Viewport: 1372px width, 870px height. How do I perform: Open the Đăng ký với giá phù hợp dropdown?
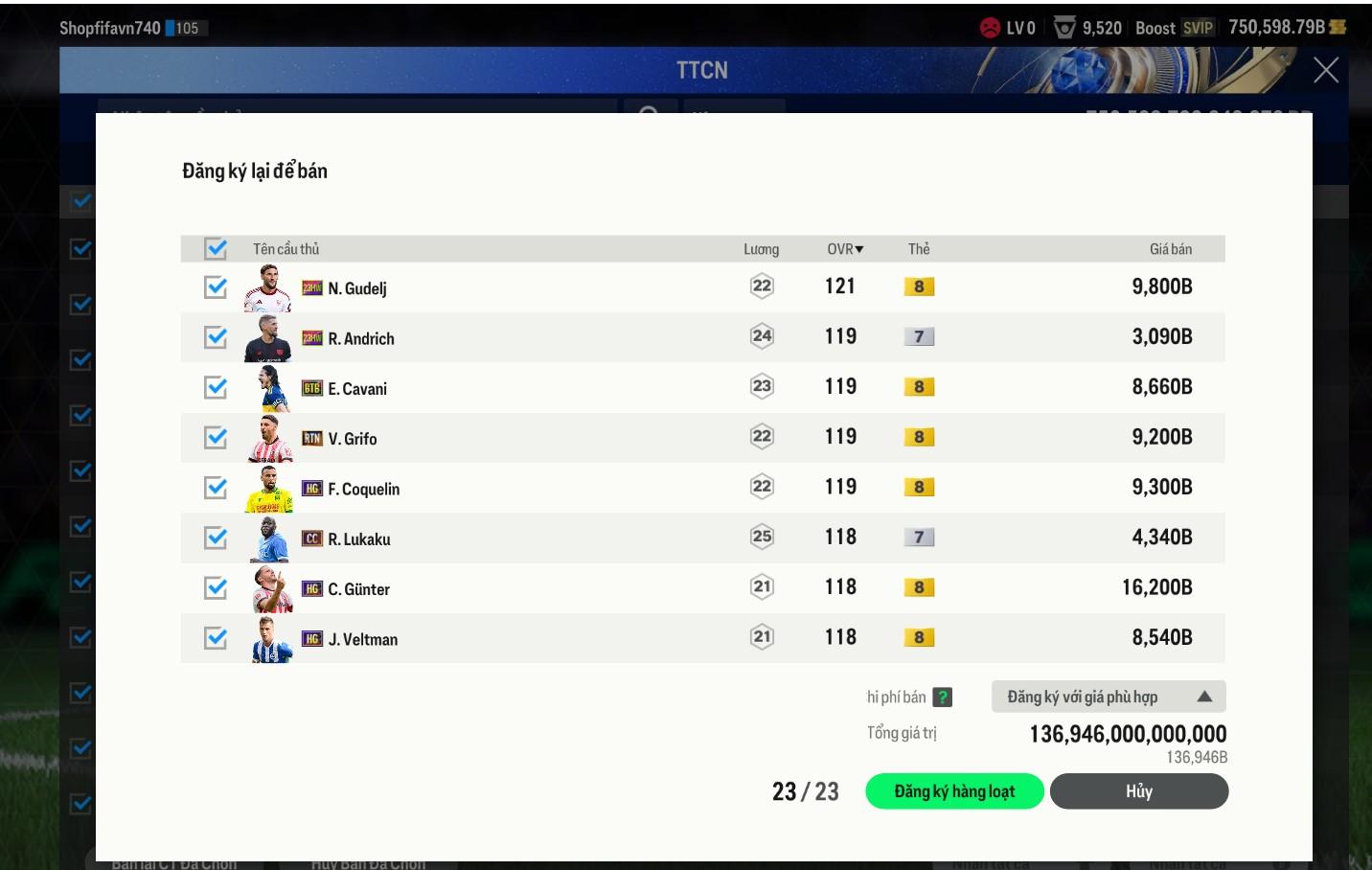pyautogui.click(x=1108, y=697)
